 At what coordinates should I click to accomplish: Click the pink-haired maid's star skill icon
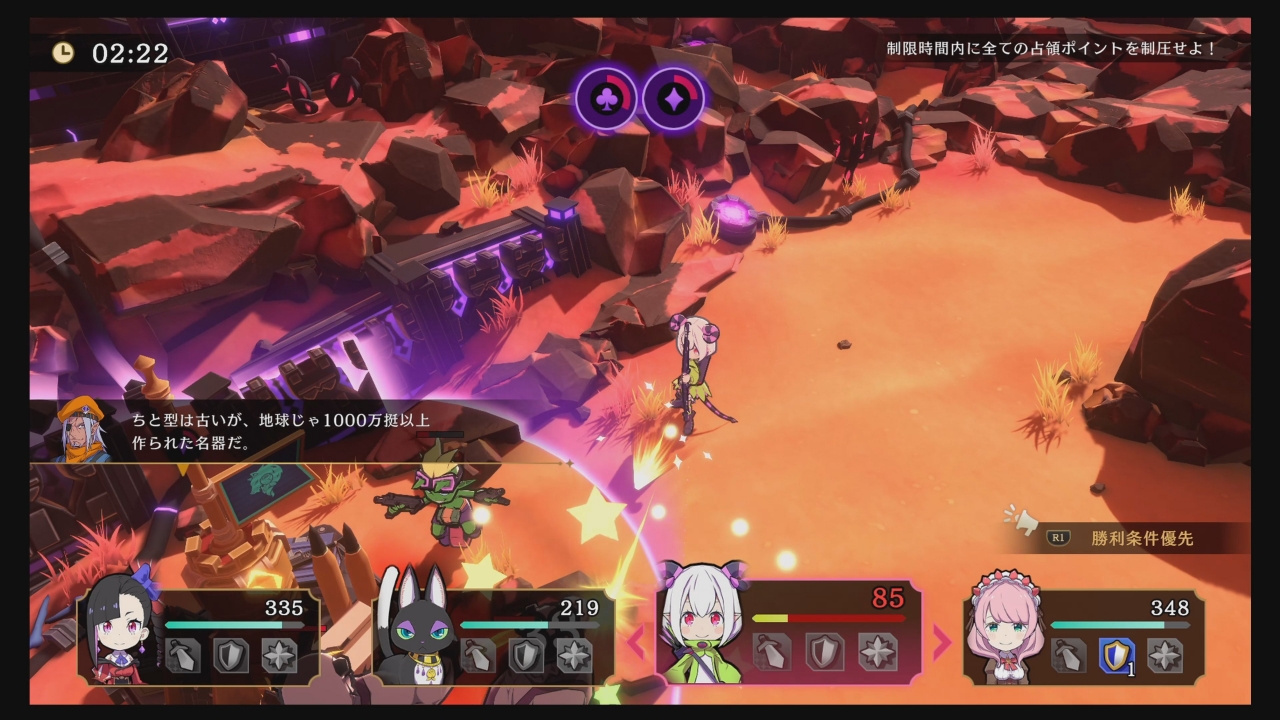pyautogui.click(x=1165, y=656)
